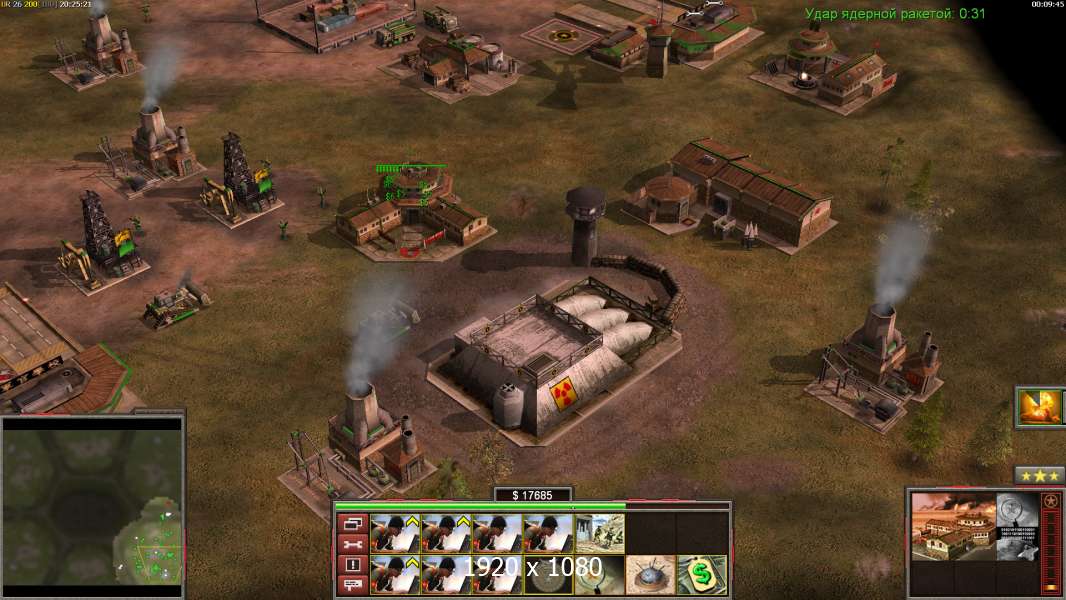Click the red star rank emblem
The image size is (1066, 600).
click(x=1050, y=501)
